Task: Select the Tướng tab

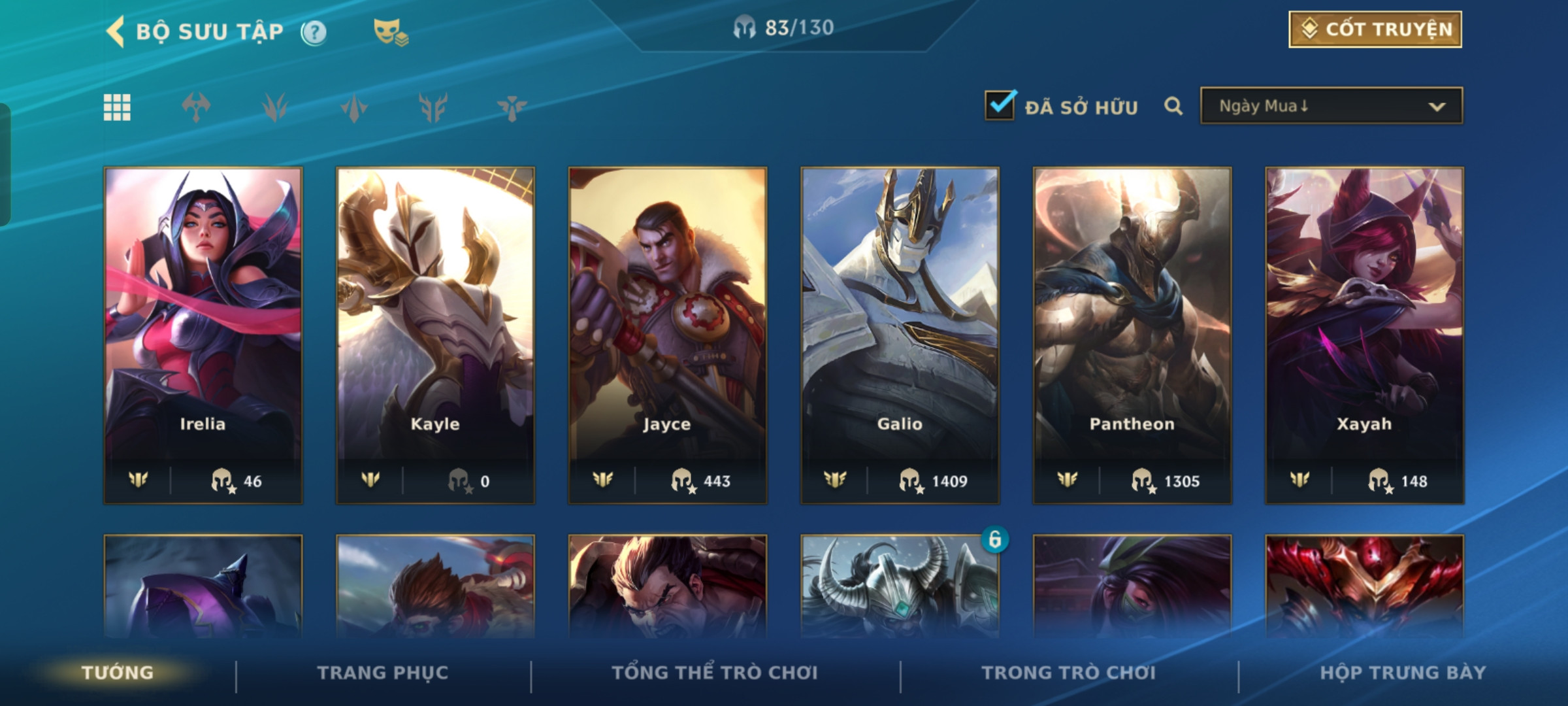Action: [x=118, y=673]
